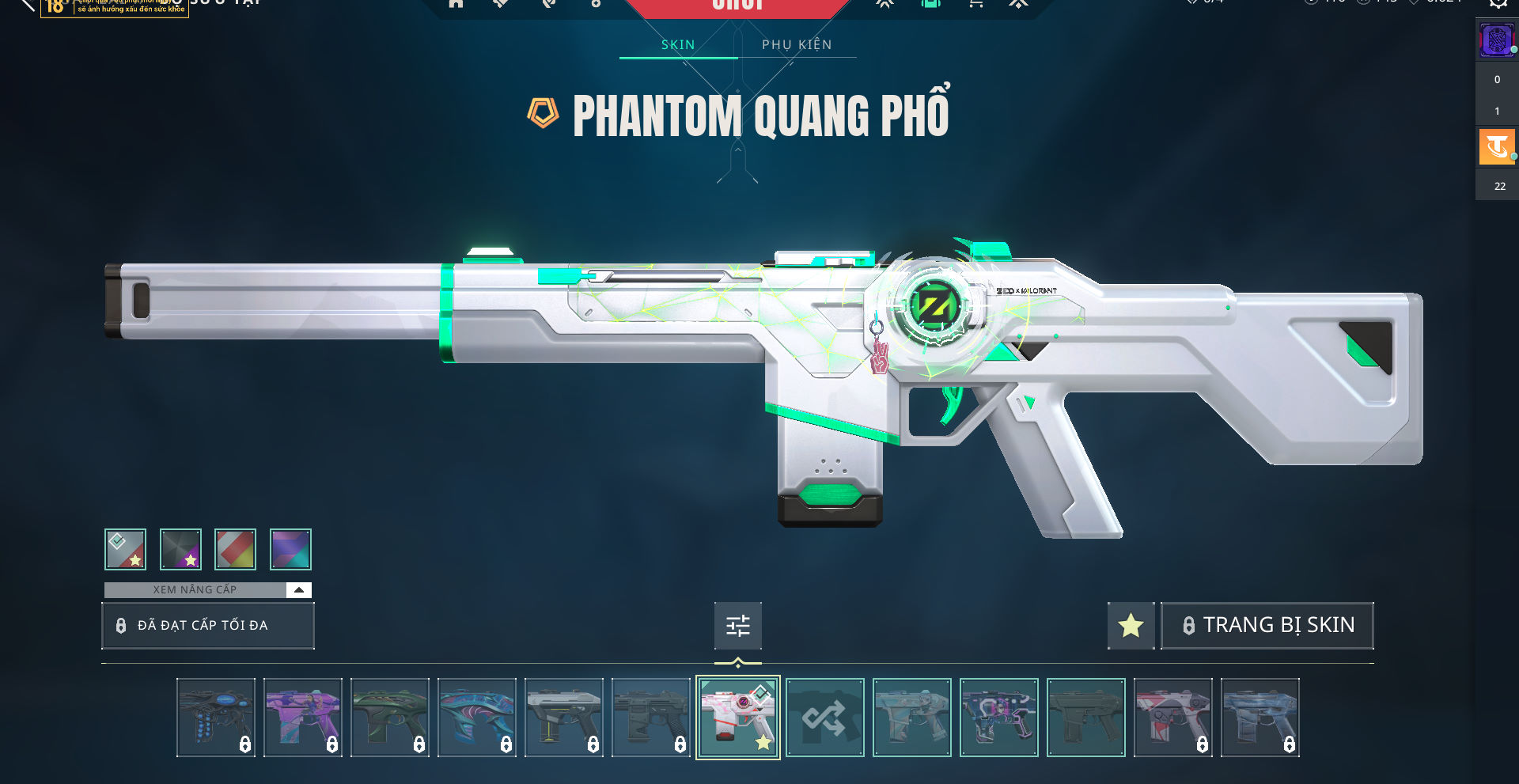Screen dimensions: 1519x784
Task: Select the equipped white Phantom skin thumbnail
Action: pyautogui.click(x=737, y=718)
